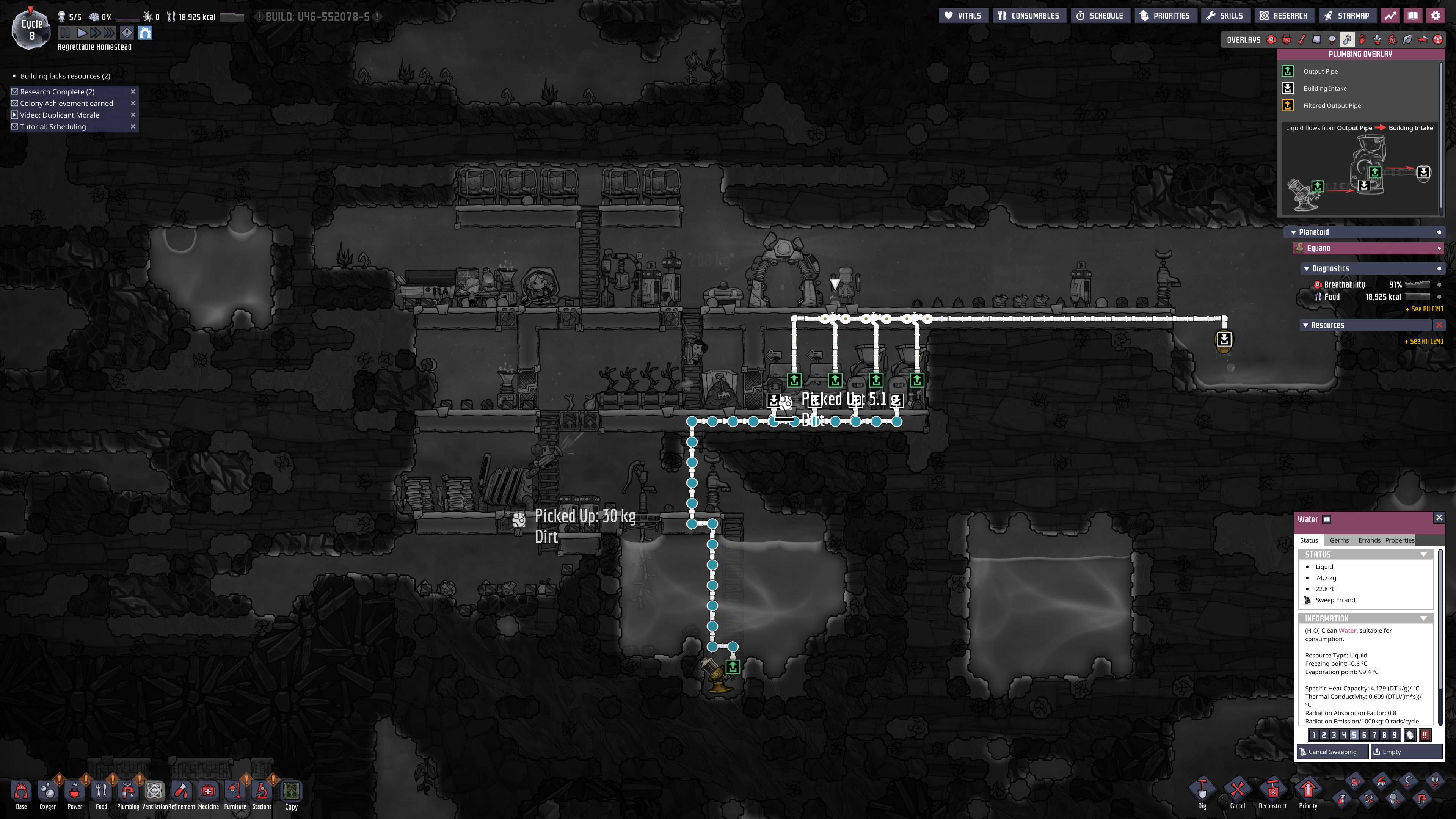Expand See All diagnostics list
This screenshot has width=1456, height=819.
click(1424, 309)
